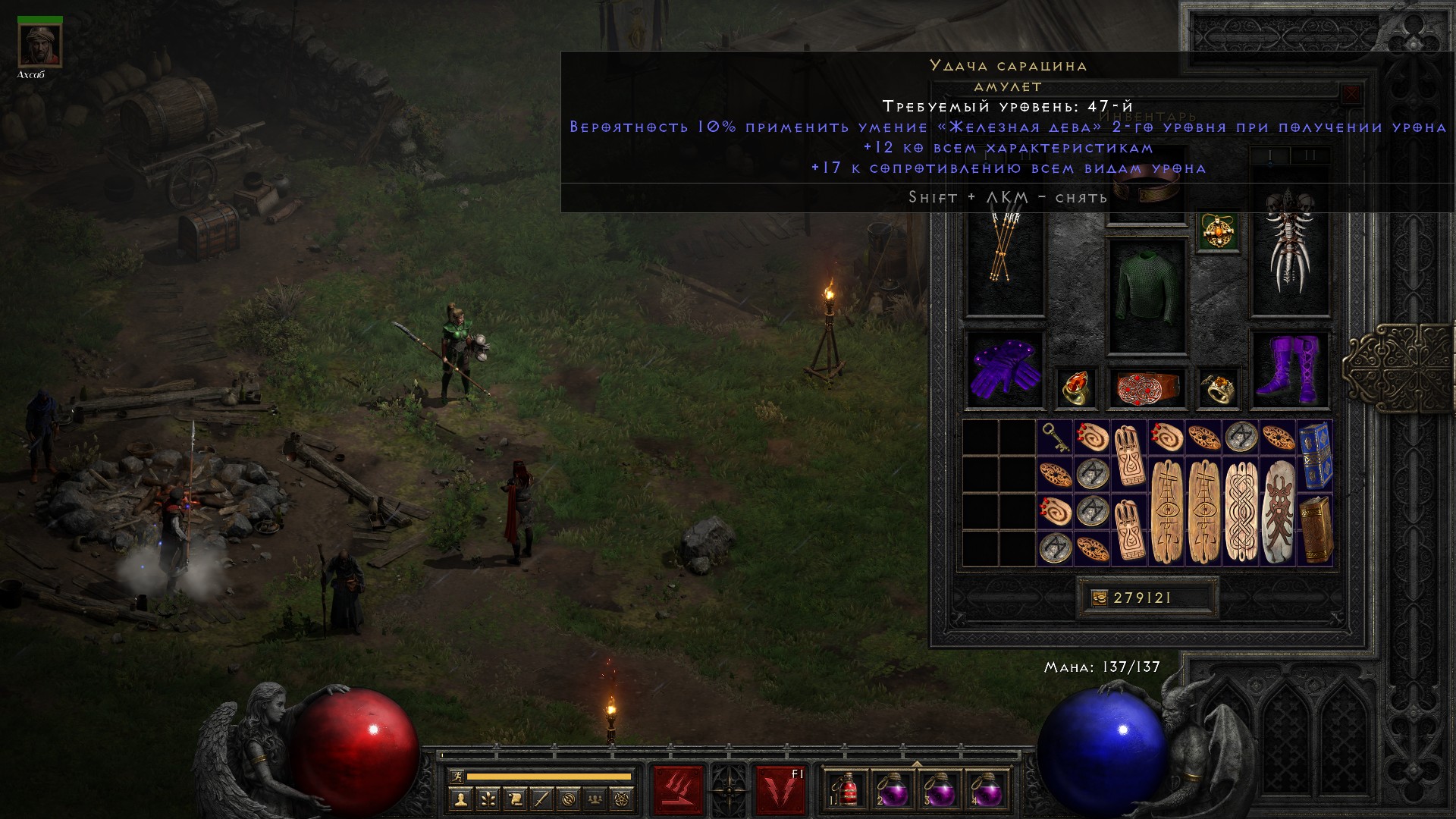Toggle the run/walk button
This screenshot has height=819, width=1456.
456,777
